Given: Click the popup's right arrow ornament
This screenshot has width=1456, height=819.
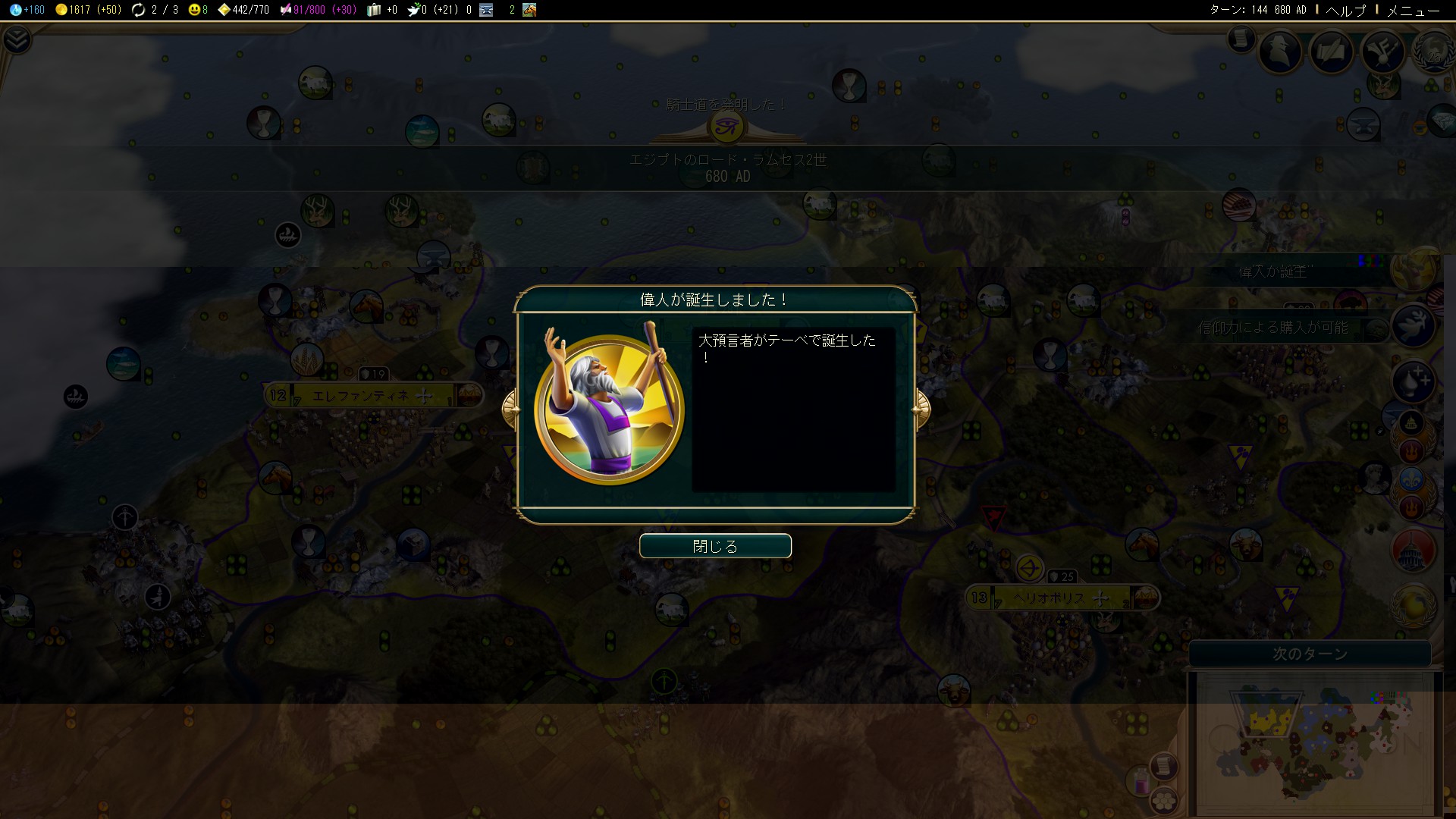Looking at the screenshot, I should 921,409.
